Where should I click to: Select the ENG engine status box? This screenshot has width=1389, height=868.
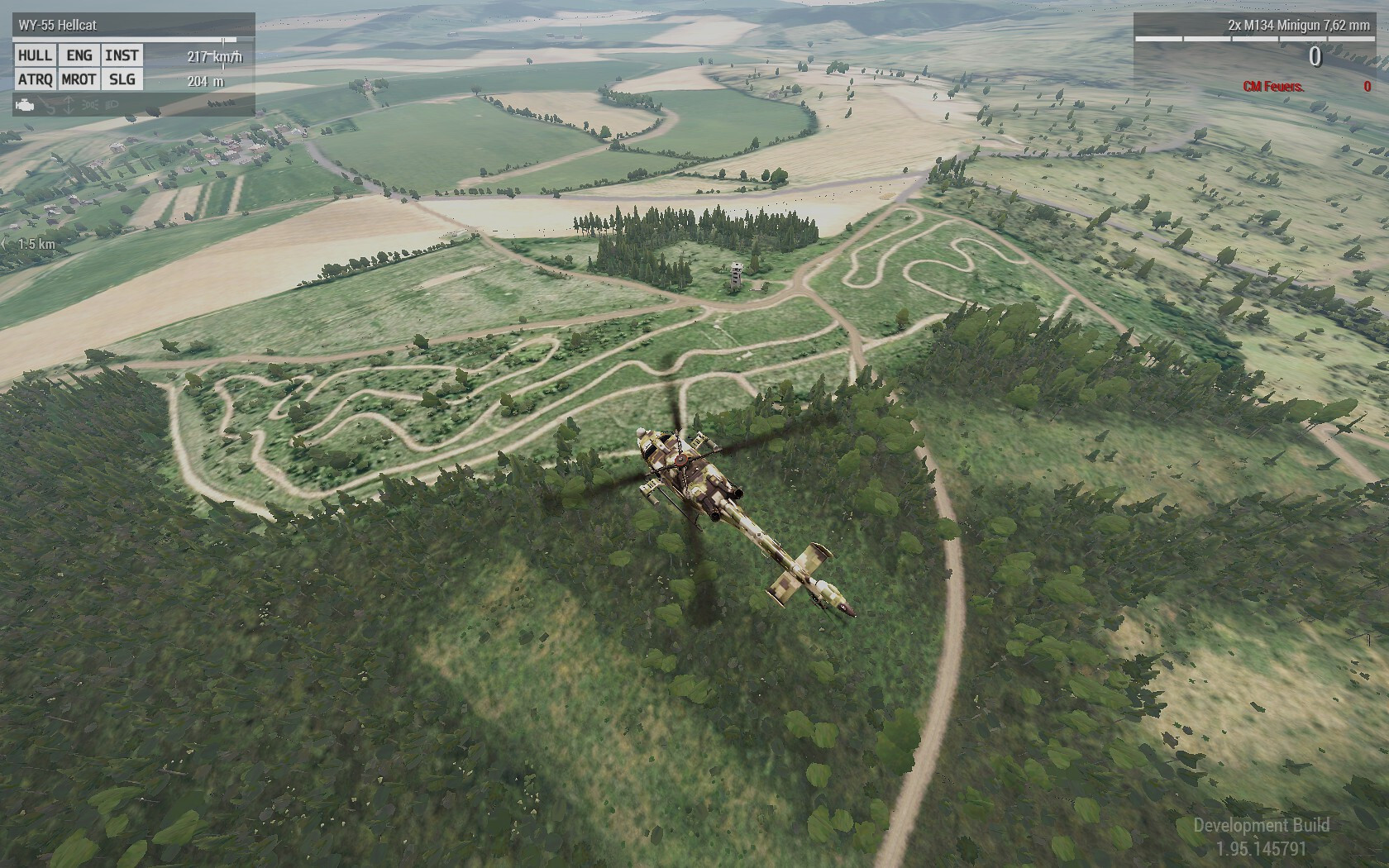click(79, 55)
